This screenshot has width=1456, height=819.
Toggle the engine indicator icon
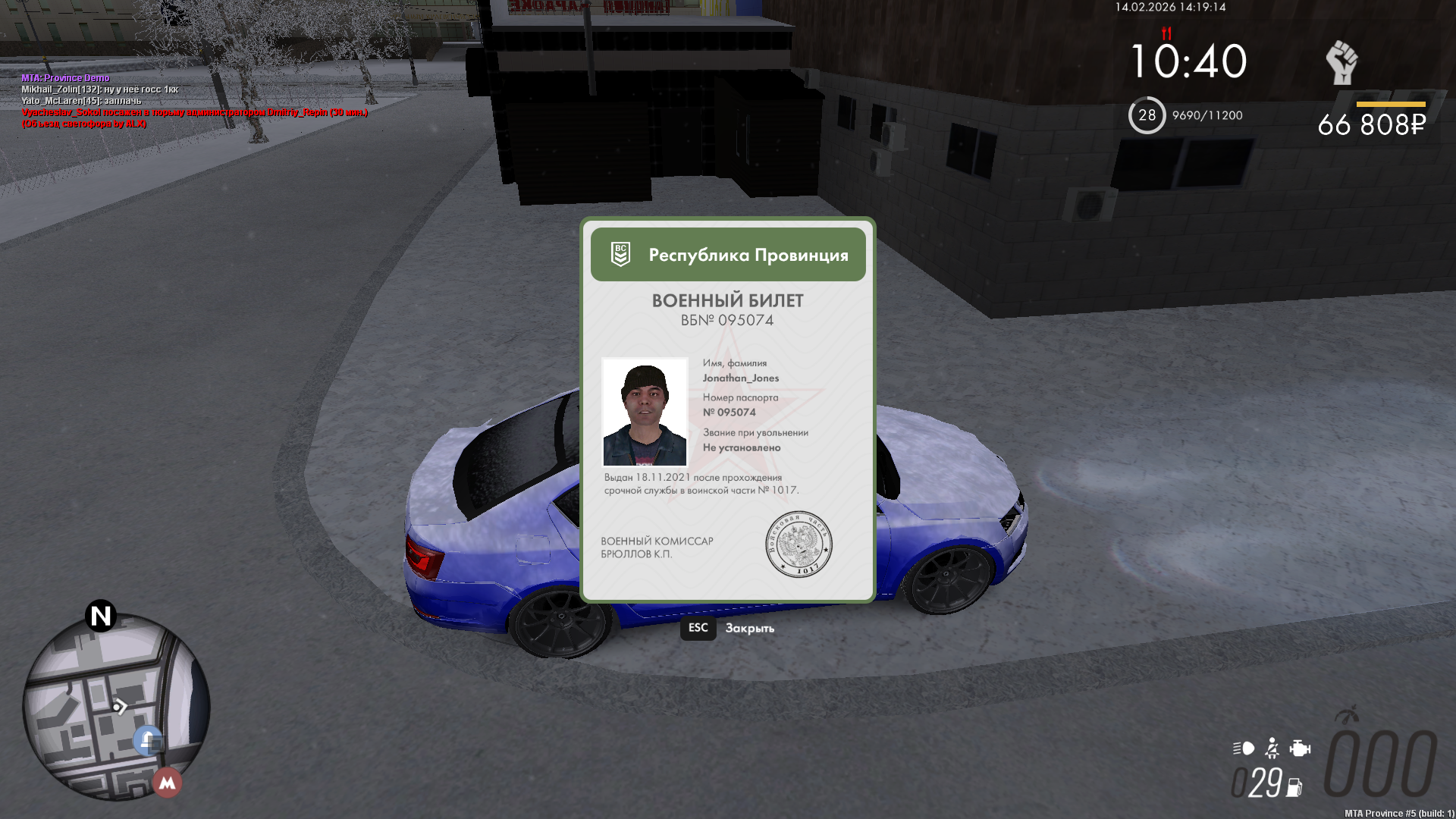pos(1300,748)
